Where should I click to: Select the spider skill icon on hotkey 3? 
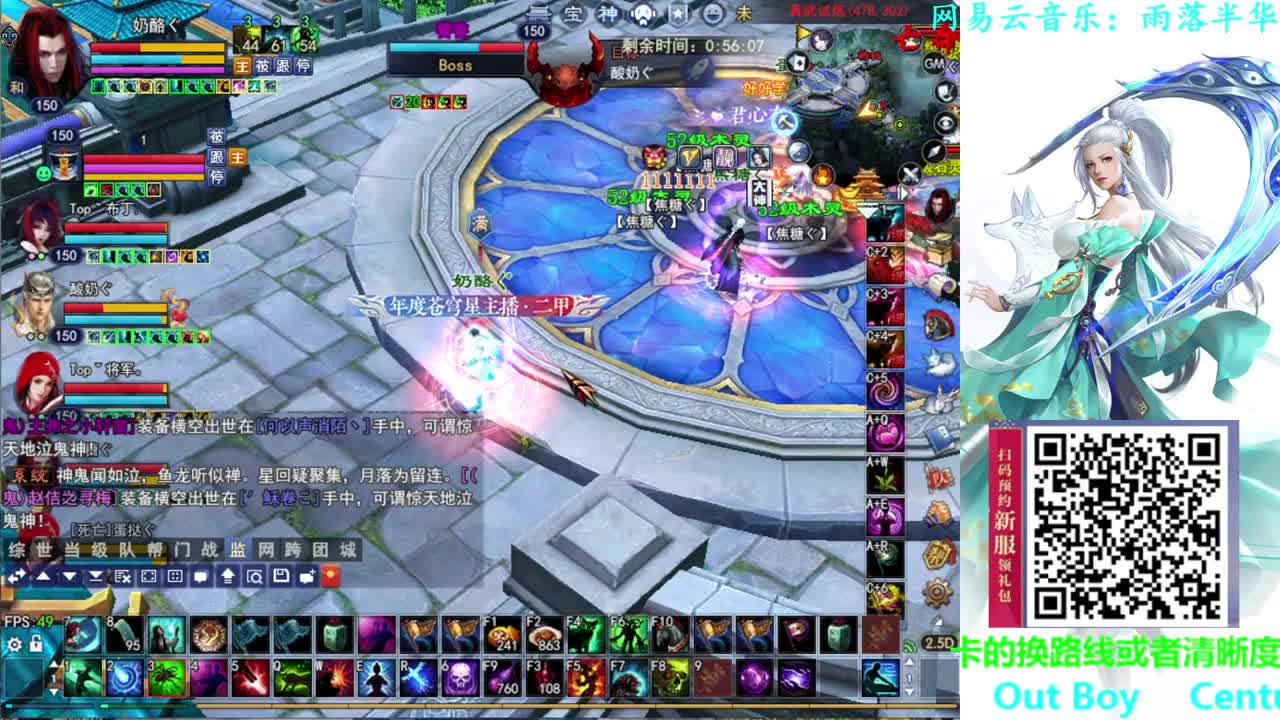(166, 679)
